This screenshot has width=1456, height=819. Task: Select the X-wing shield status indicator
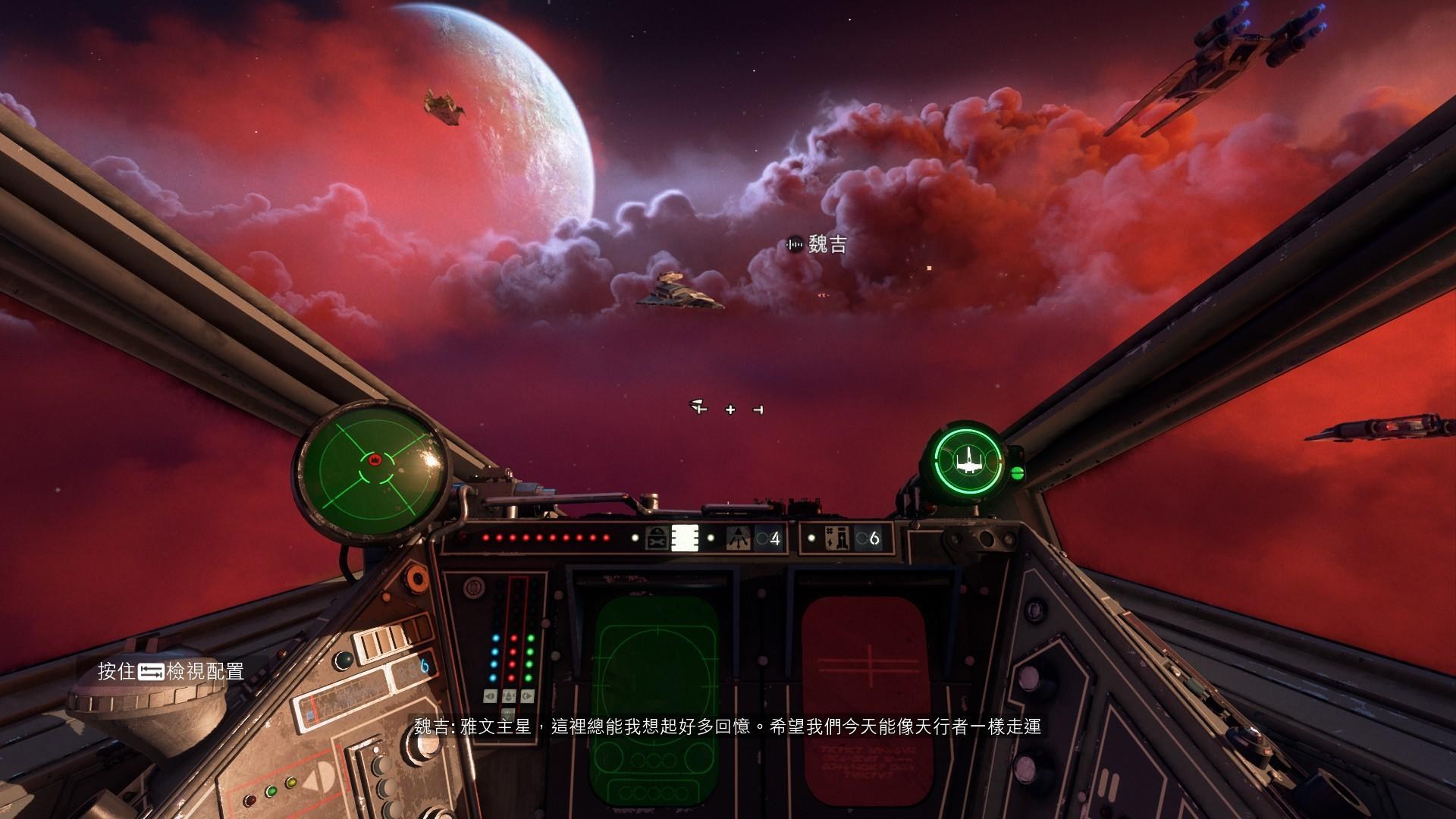(968, 460)
